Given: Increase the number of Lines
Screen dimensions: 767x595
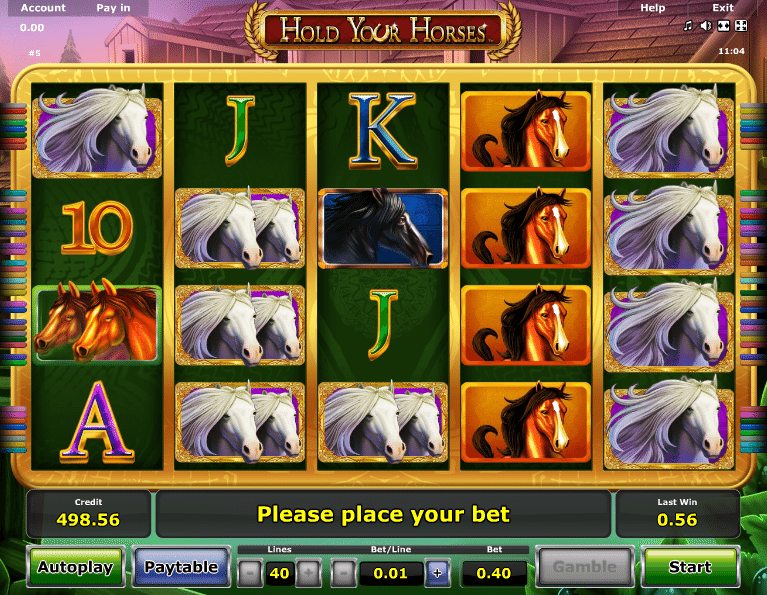Looking at the screenshot, I should pos(309,573).
